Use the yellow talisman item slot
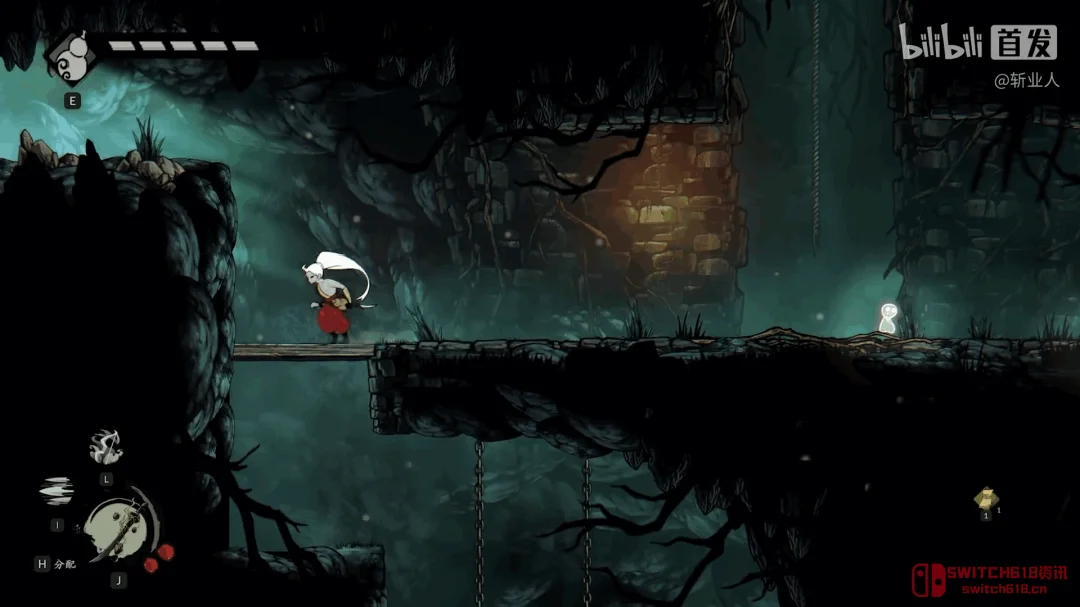 (x=986, y=497)
